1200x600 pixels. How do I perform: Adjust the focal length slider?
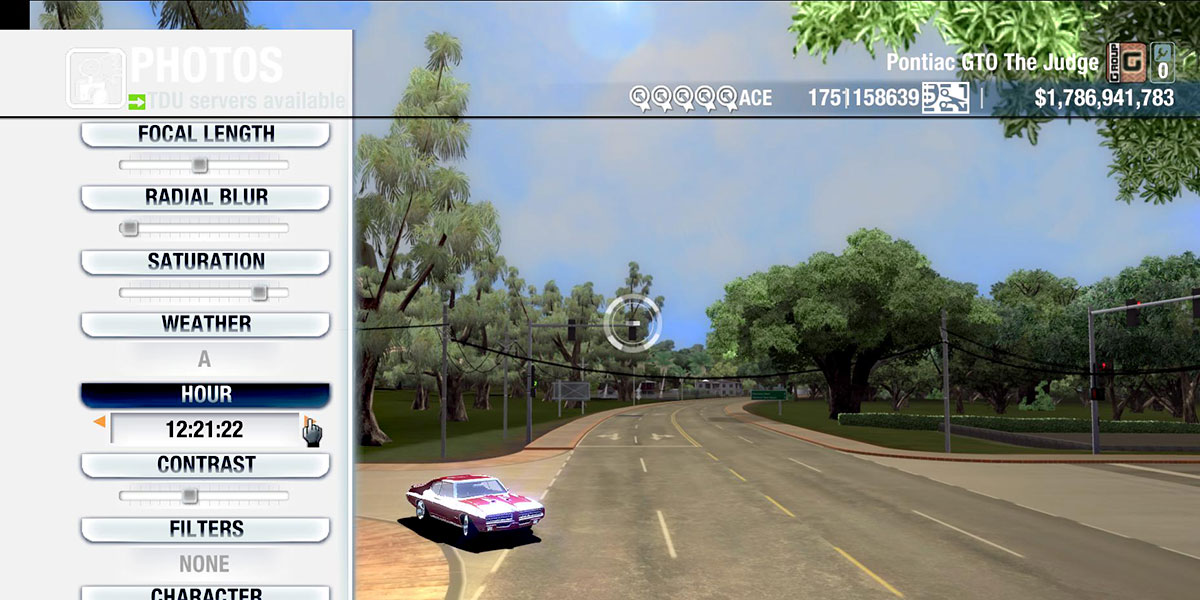(x=200, y=165)
